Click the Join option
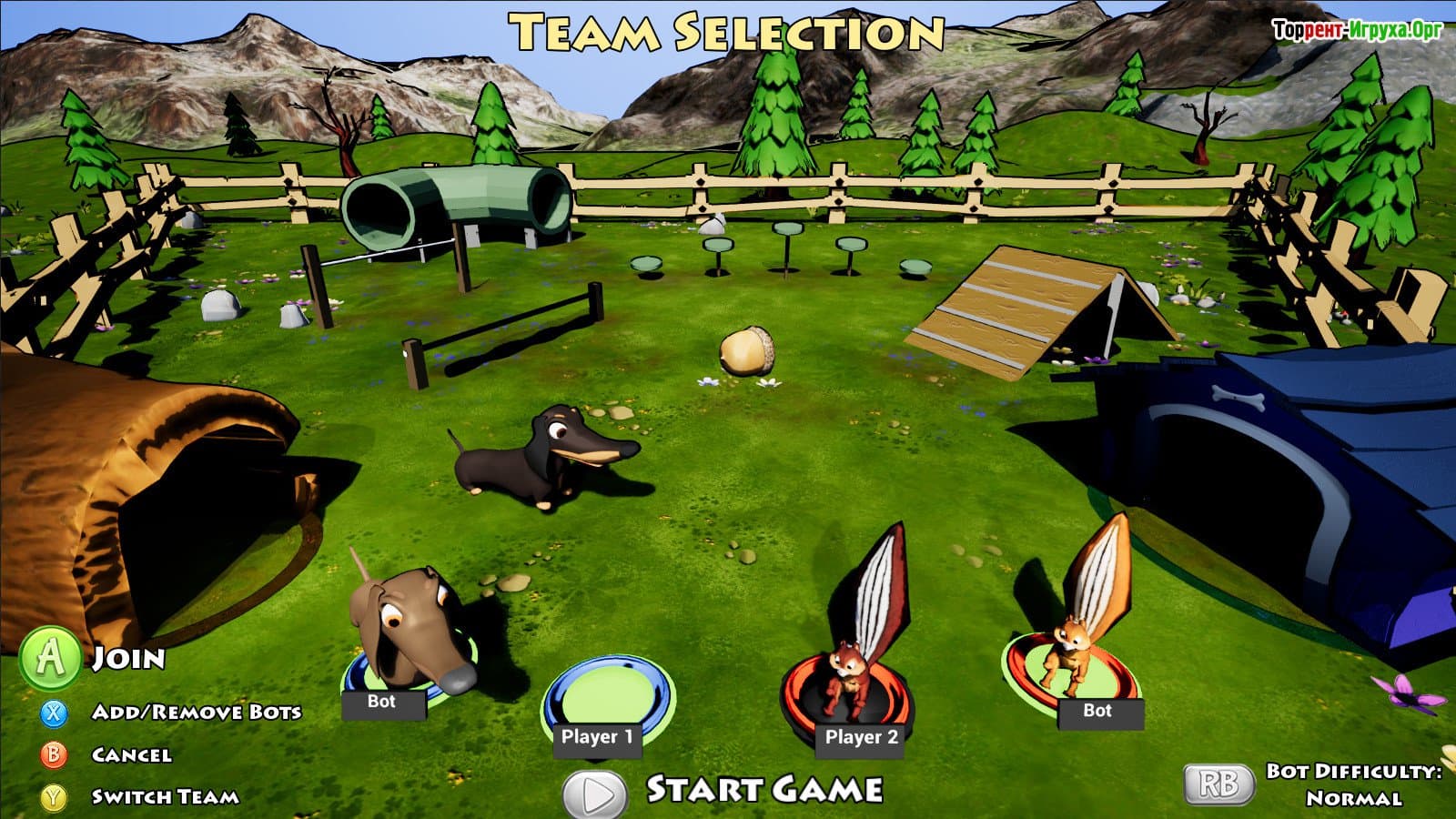 coord(128,659)
